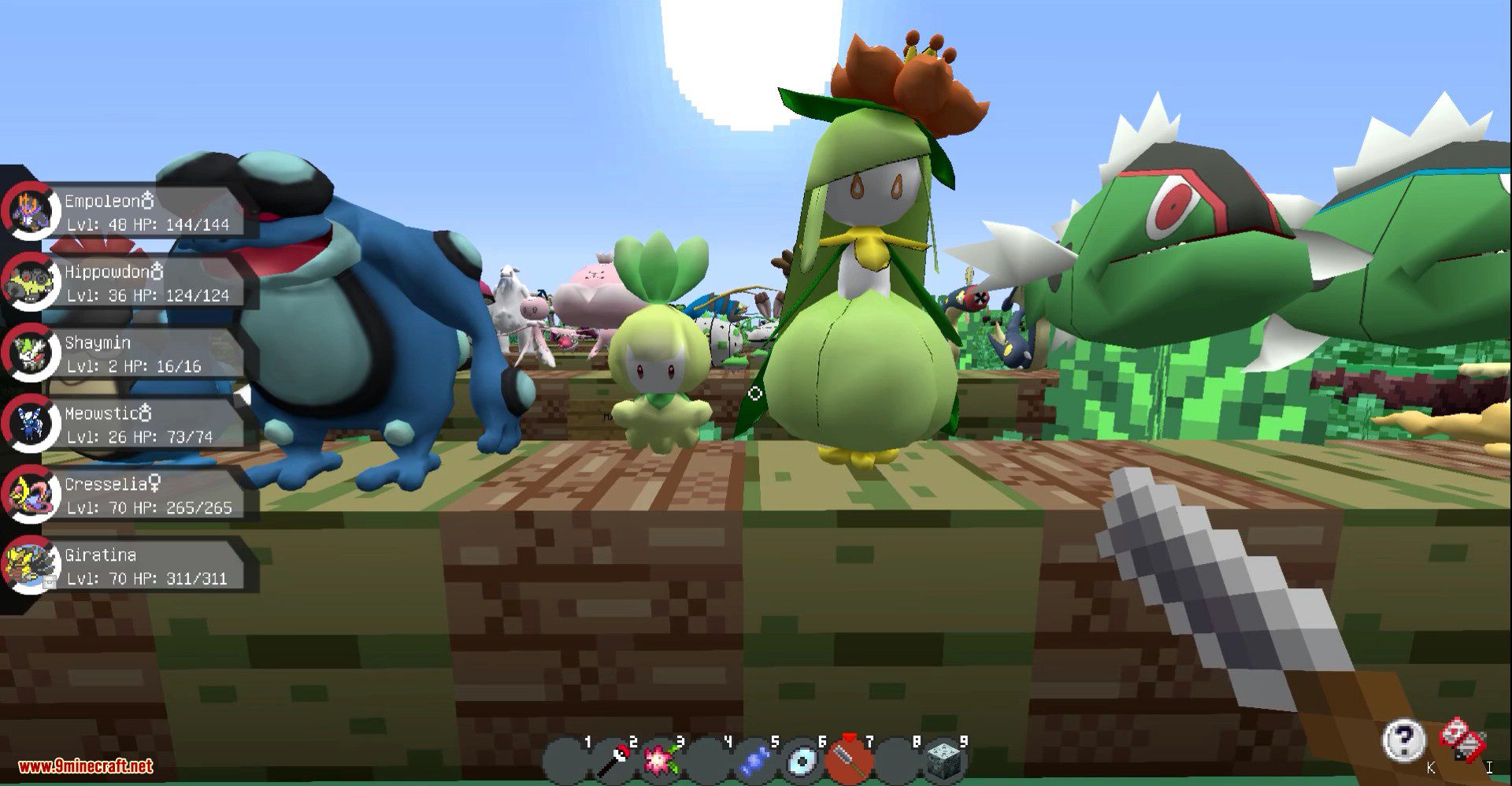
Task: Select the pink flower hotbar slot
Action: coord(660,761)
